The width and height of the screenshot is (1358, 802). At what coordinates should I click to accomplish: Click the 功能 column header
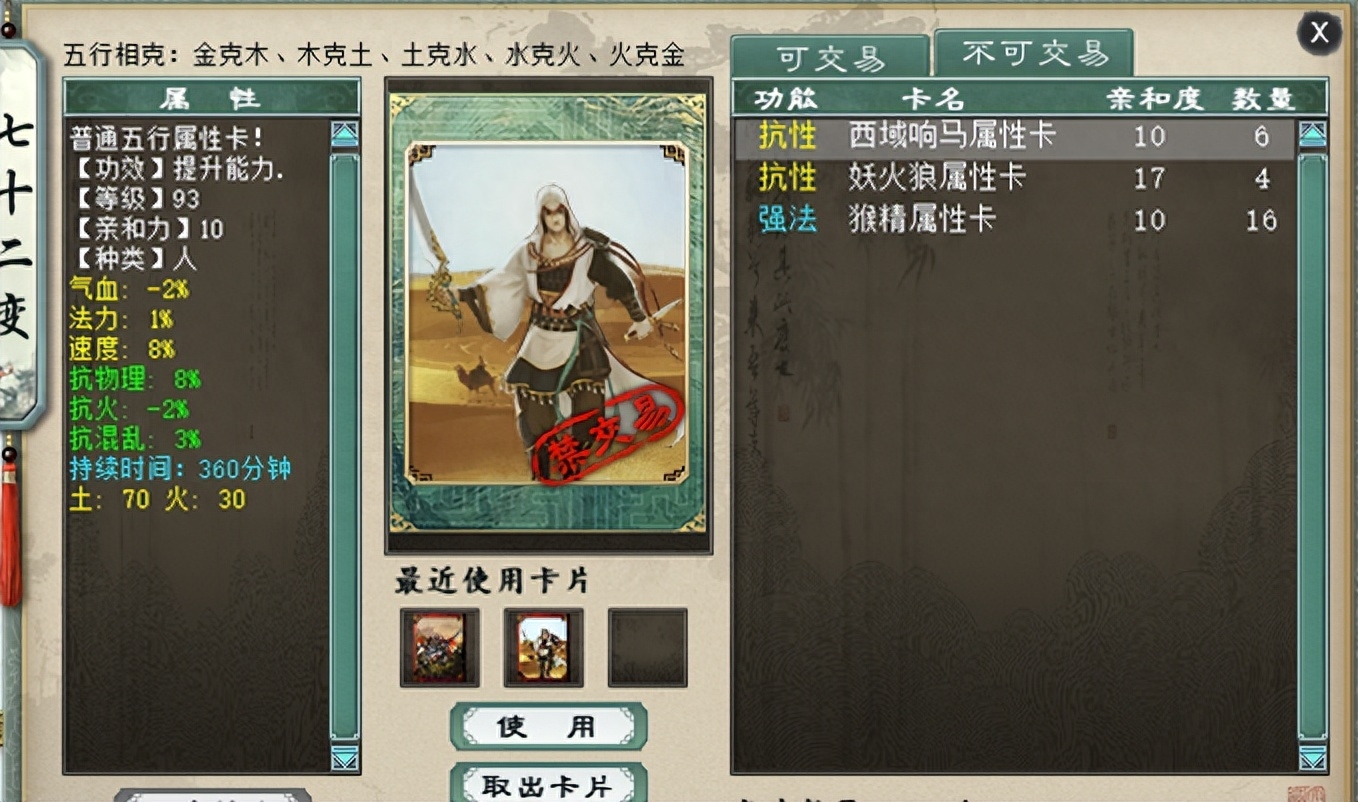tap(786, 98)
